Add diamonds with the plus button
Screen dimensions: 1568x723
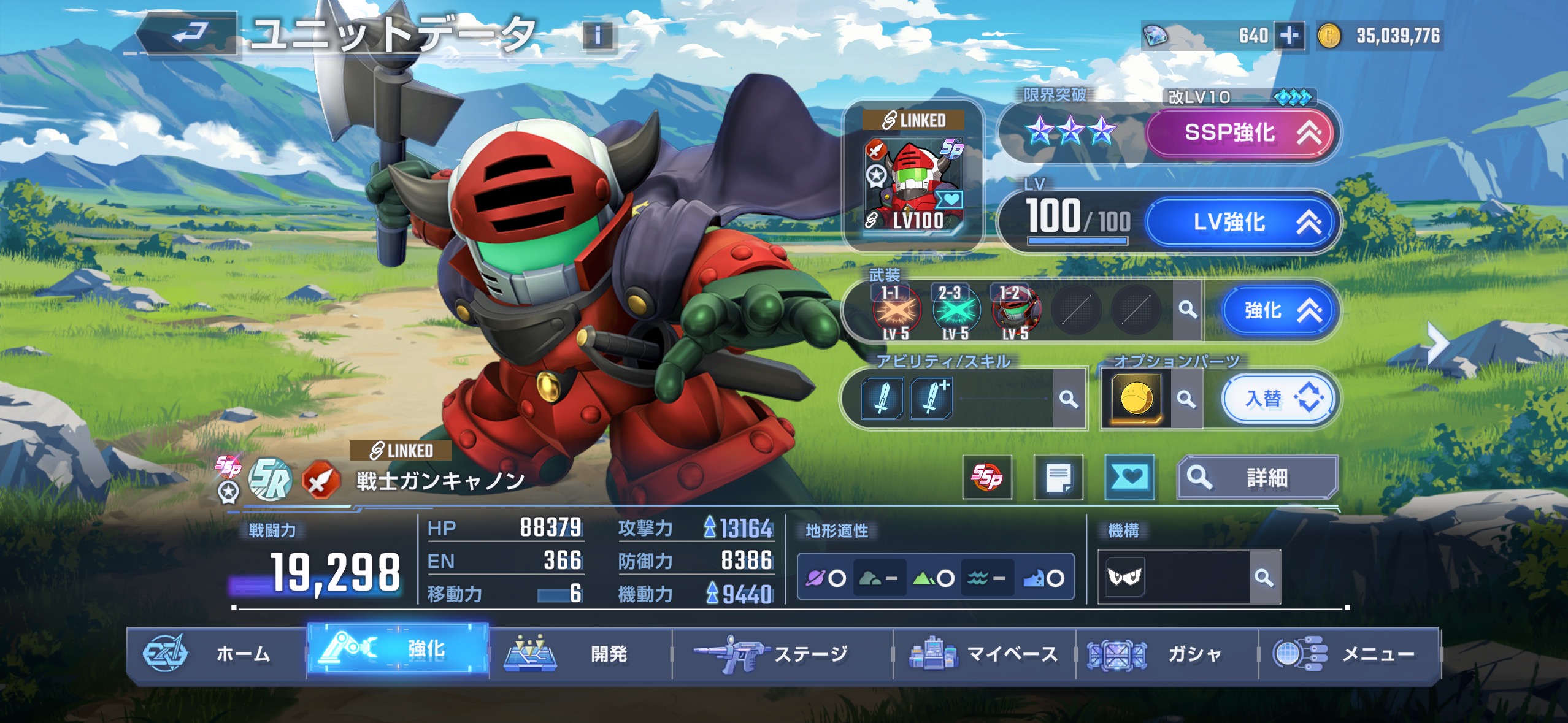(1289, 36)
